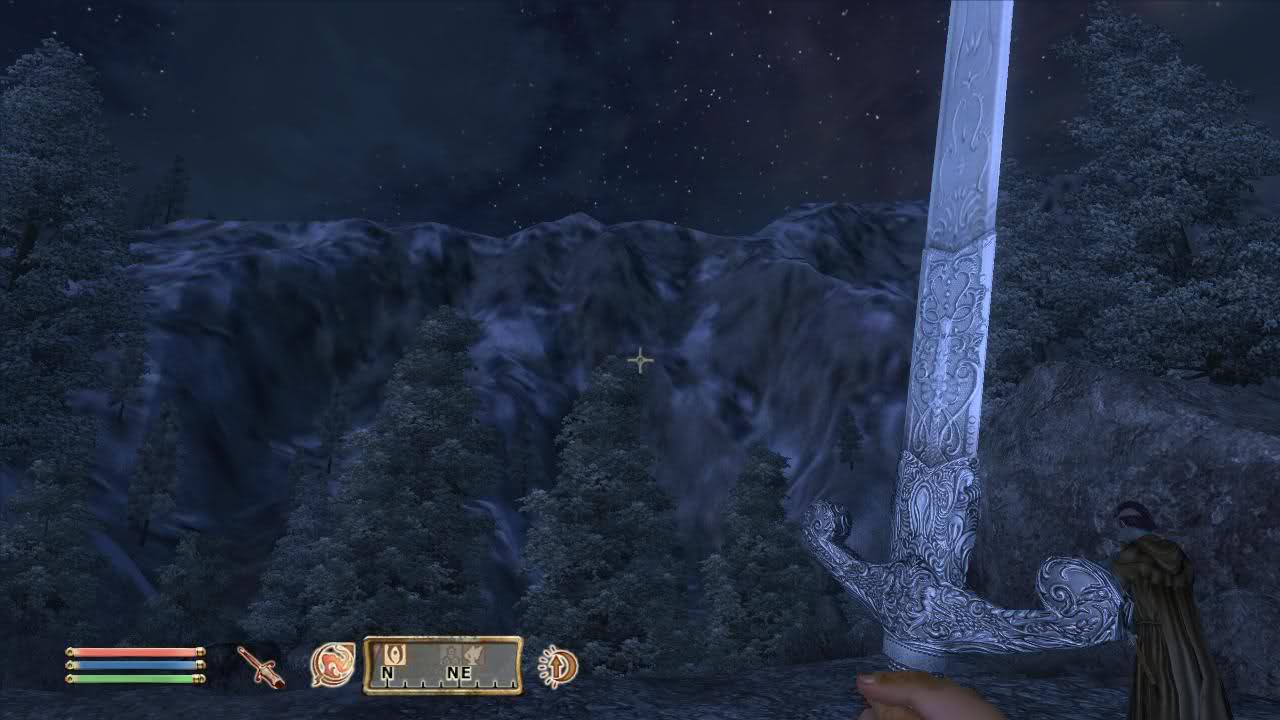Viewport: 1280px width, 720px height.
Task: Click the equipped sword weapon icon
Action: (x=261, y=666)
